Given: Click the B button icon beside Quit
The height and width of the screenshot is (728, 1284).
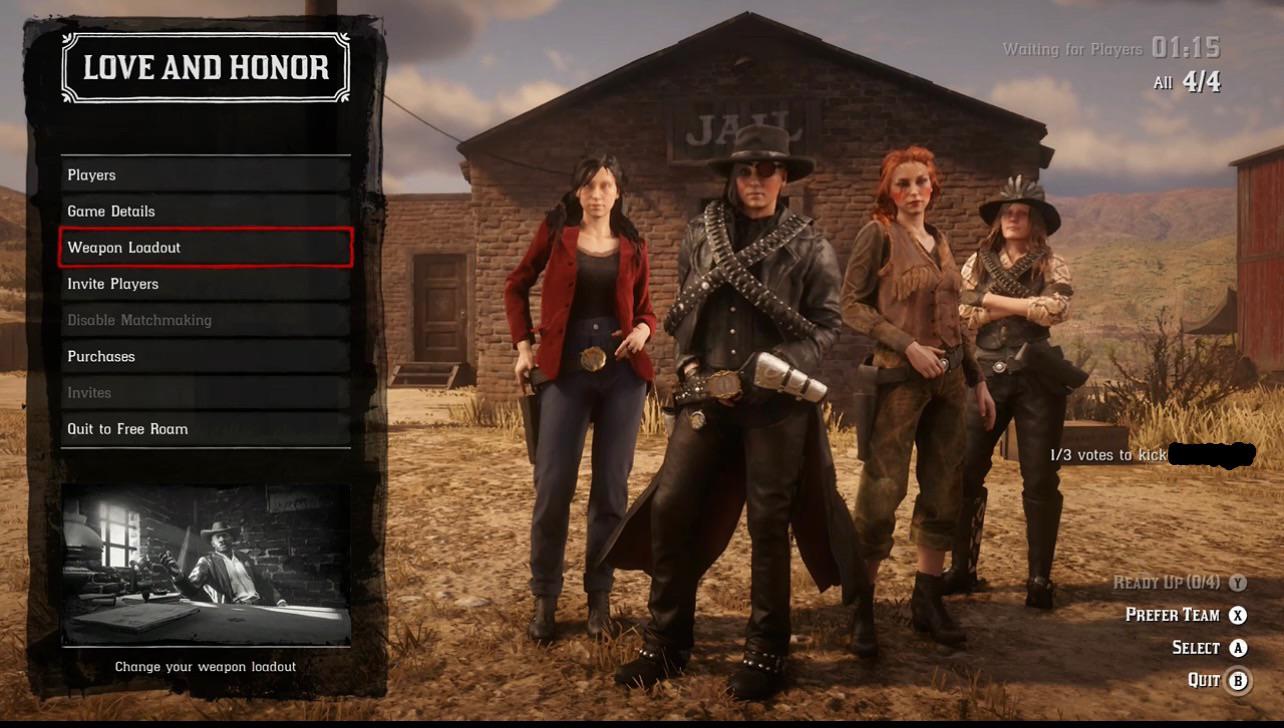Looking at the screenshot, I should (1240, 680).
